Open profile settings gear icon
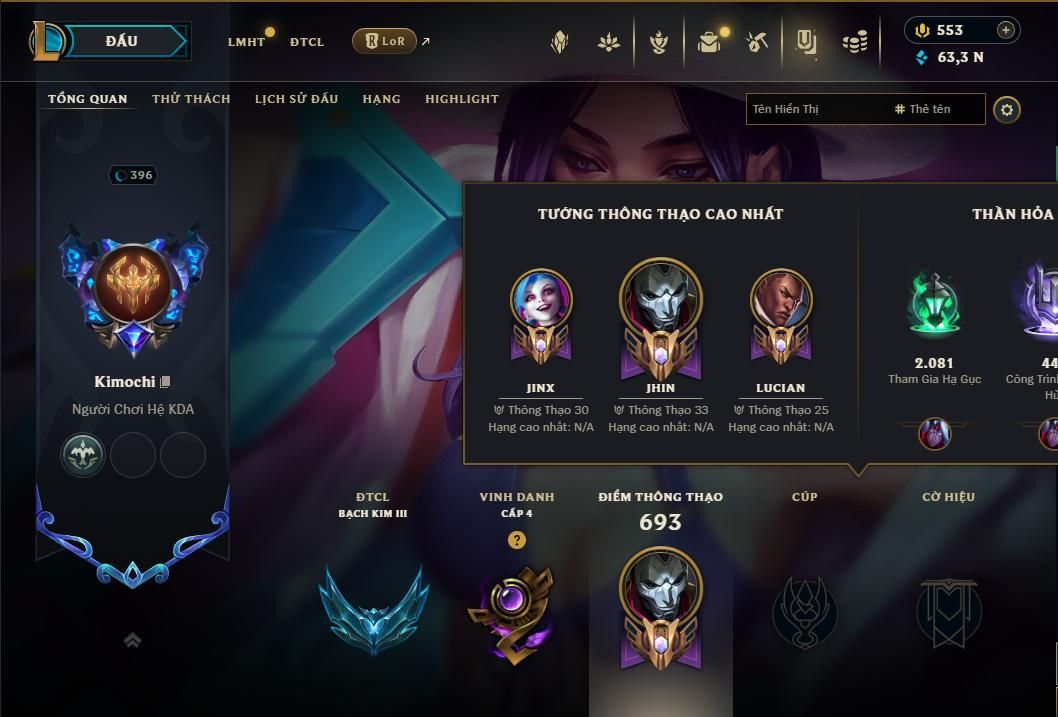1058x717 pixels. coord(1007,109)
